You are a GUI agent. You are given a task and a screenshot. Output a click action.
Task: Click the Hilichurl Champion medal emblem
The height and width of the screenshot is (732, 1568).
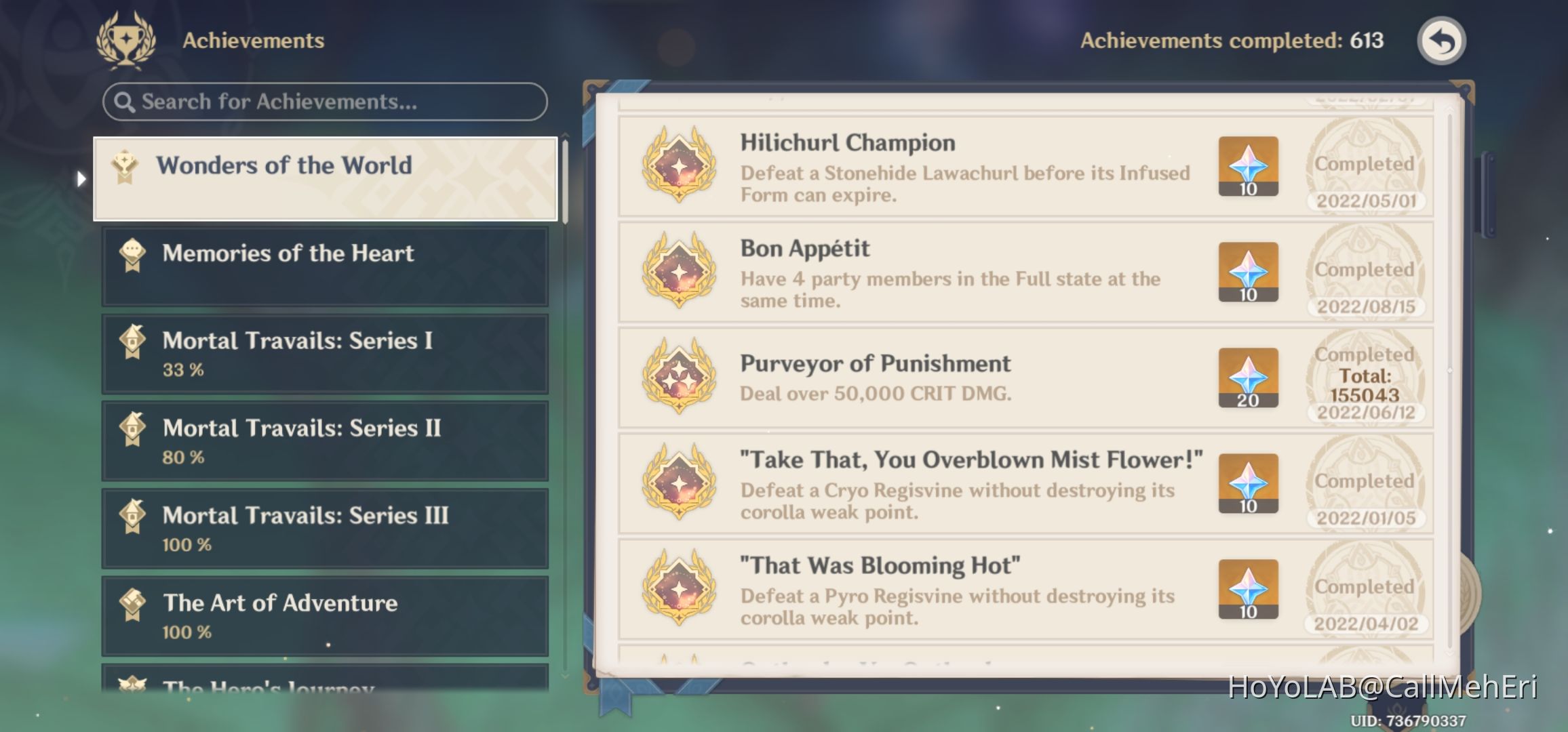678,168
